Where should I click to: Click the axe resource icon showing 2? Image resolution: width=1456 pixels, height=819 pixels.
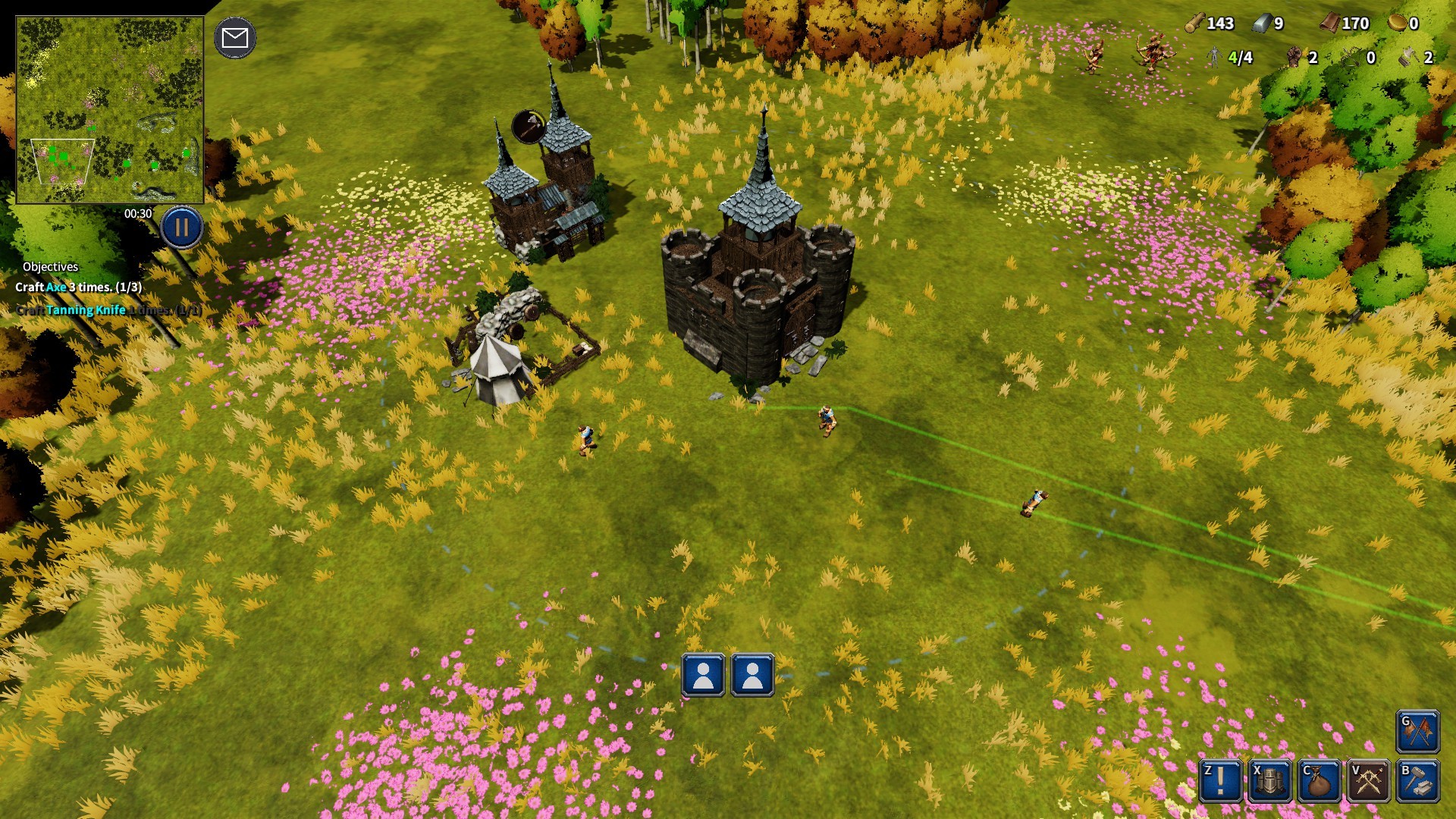1409,57
